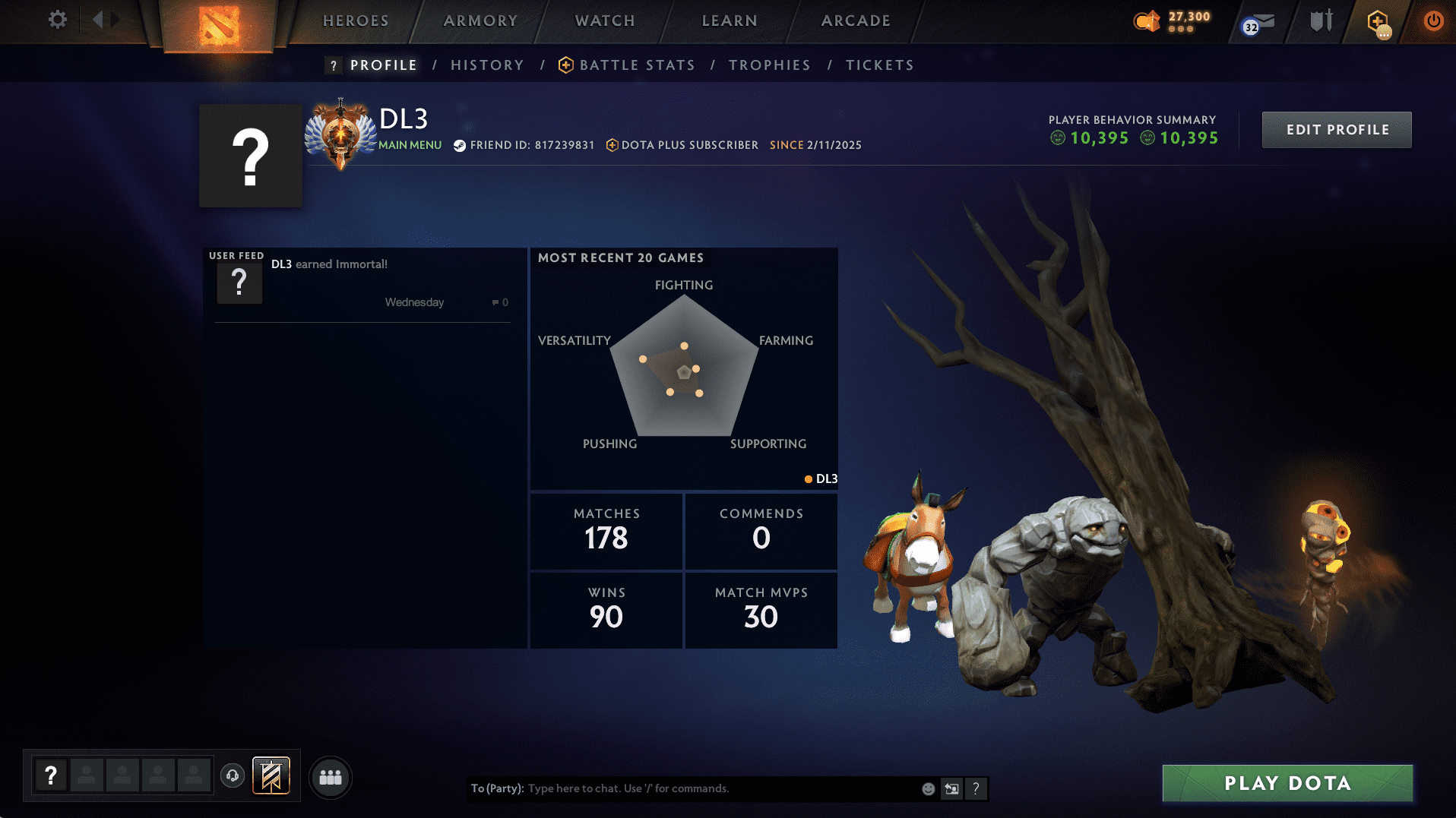Open the emoticon picker in chat bar

pyautogui.click(x=928, y=788)
